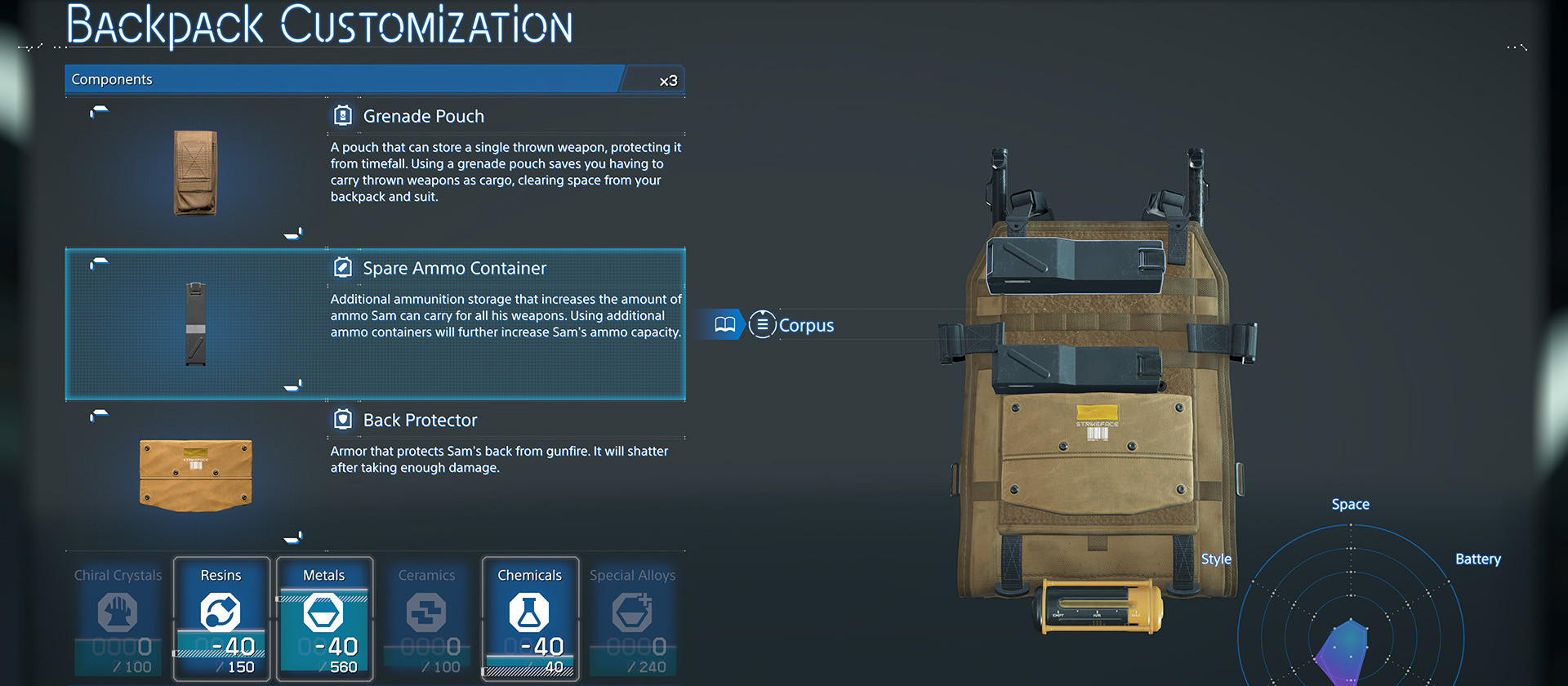
Task: Select the Chemicals material tile
Action: point(530,618)
